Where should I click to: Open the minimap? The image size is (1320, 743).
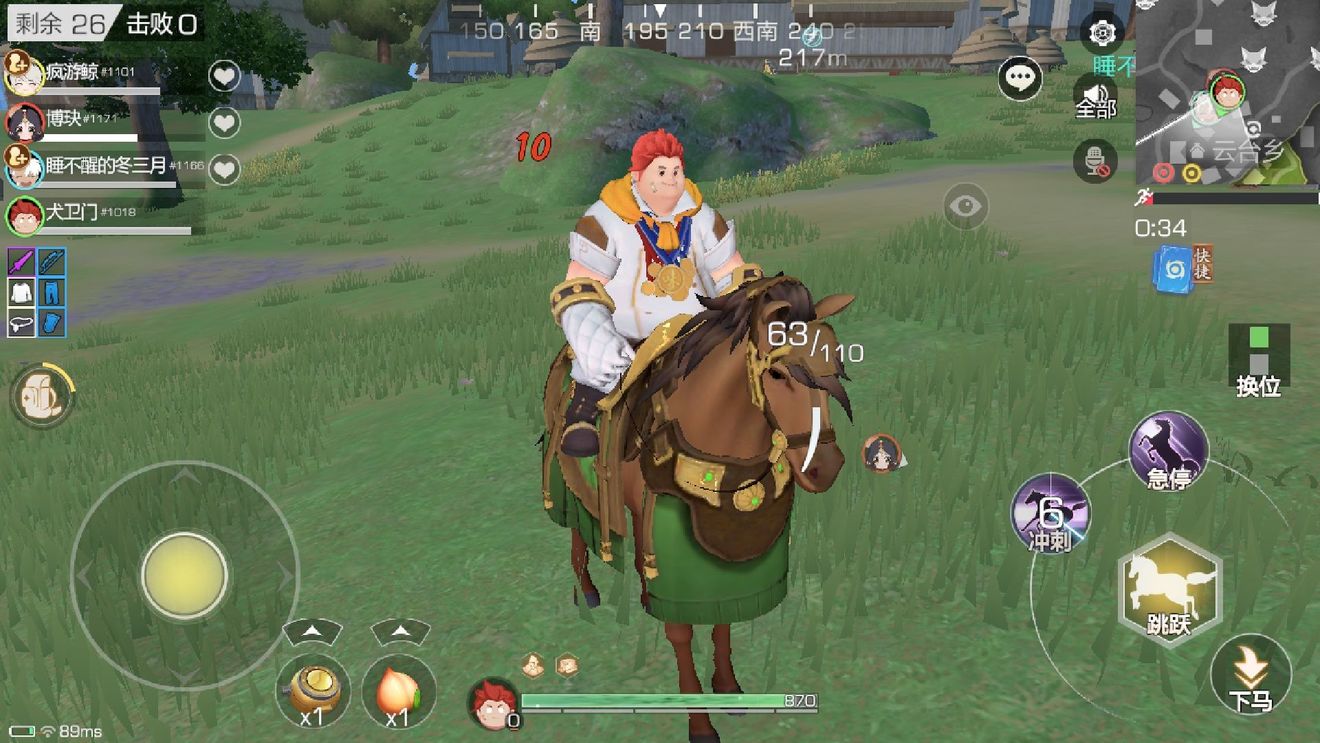pos(1227,92)
